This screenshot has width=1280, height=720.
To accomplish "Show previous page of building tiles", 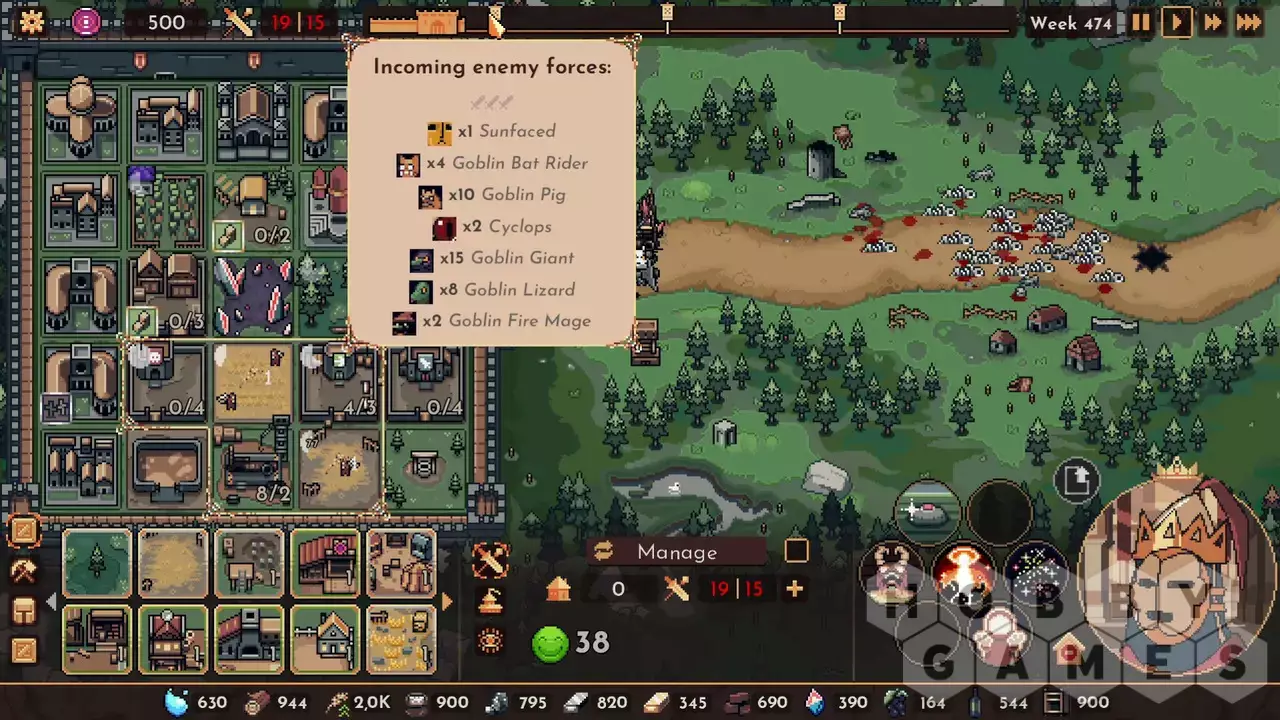I will pyautogui.click(x=52, y=602).
